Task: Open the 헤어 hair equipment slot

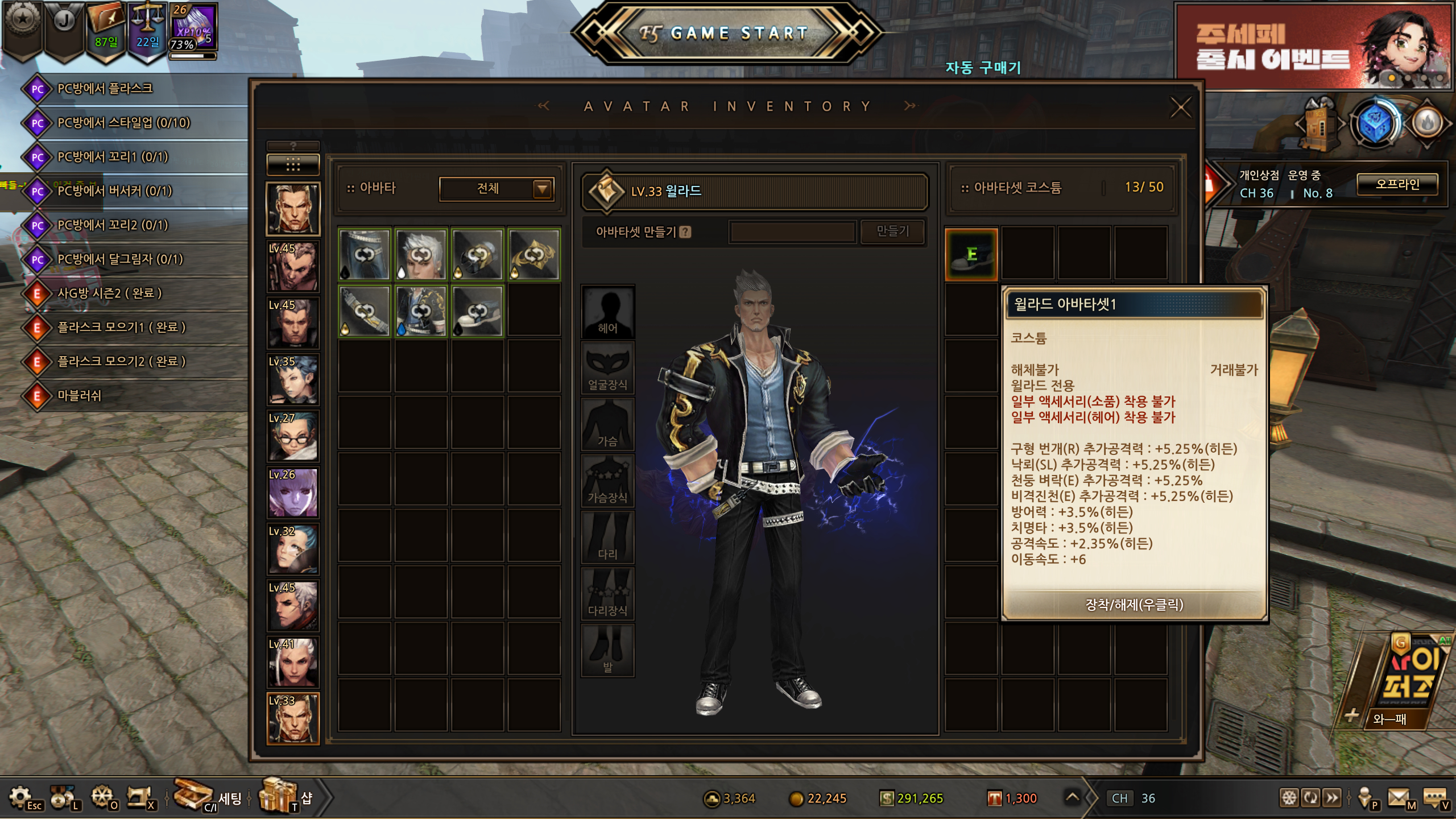Action: point(607,312)
